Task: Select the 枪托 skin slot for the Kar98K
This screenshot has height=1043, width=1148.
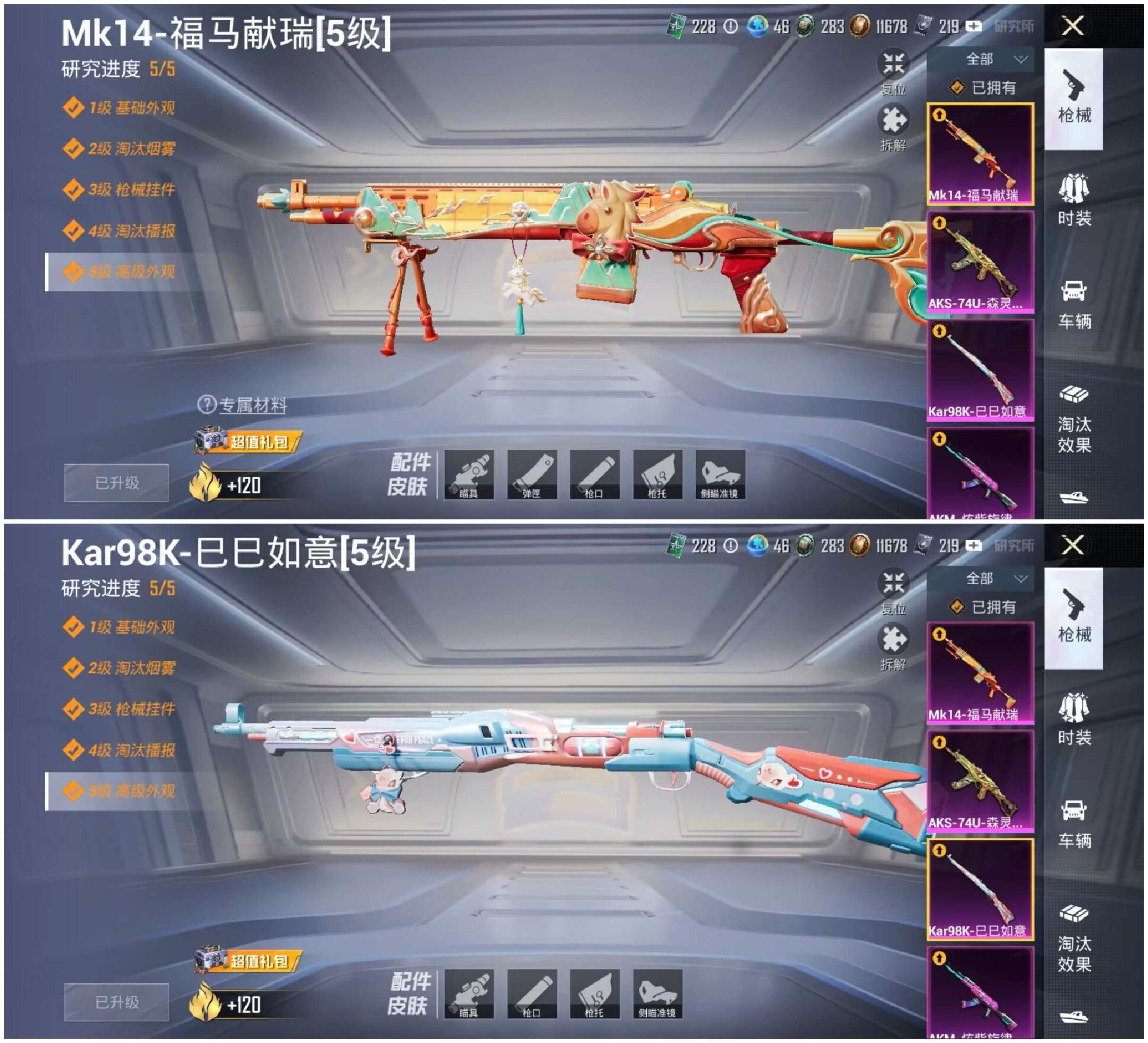Action: point(594,994)
